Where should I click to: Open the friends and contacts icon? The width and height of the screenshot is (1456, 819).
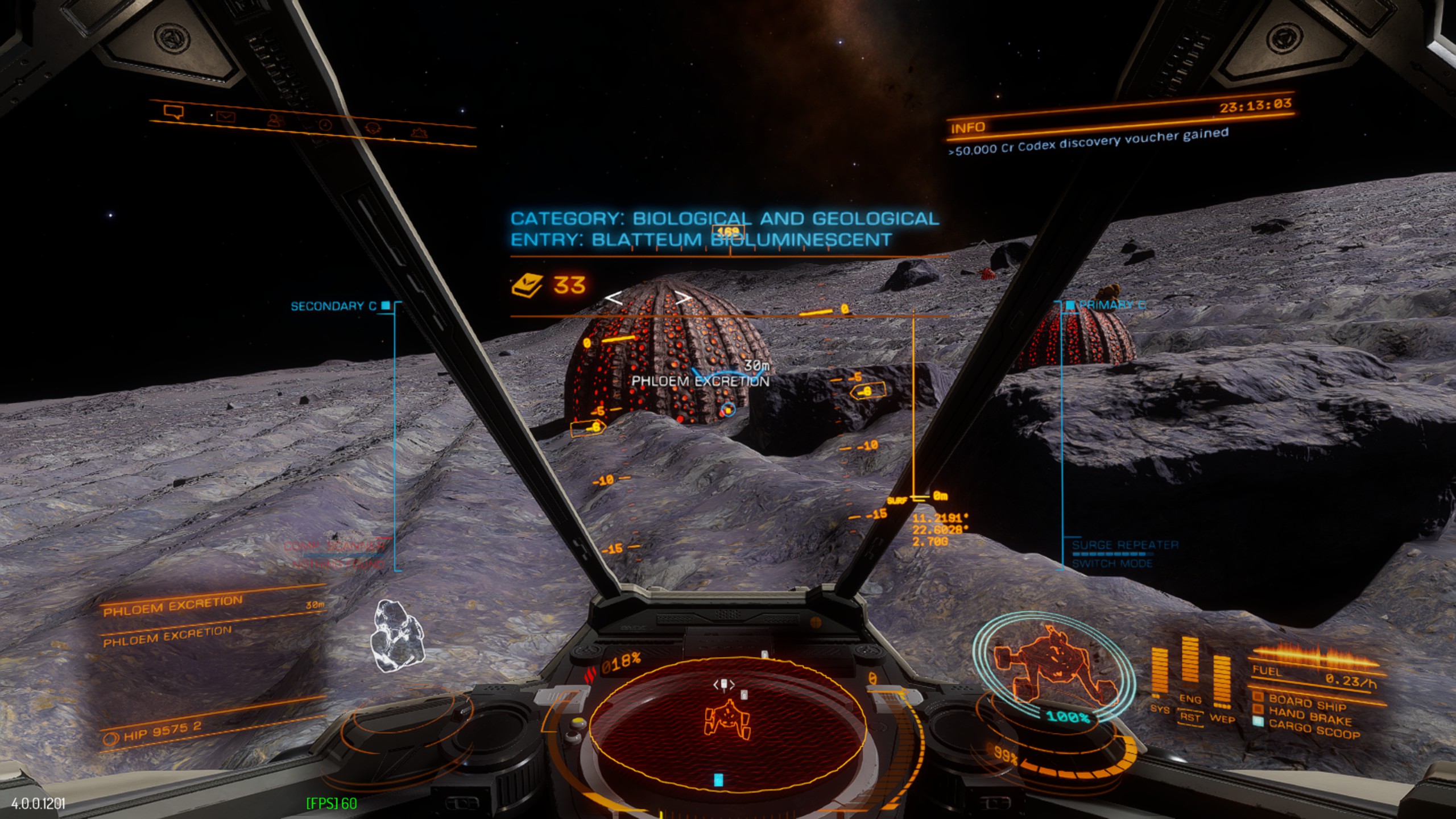click(x=276, y=121)
